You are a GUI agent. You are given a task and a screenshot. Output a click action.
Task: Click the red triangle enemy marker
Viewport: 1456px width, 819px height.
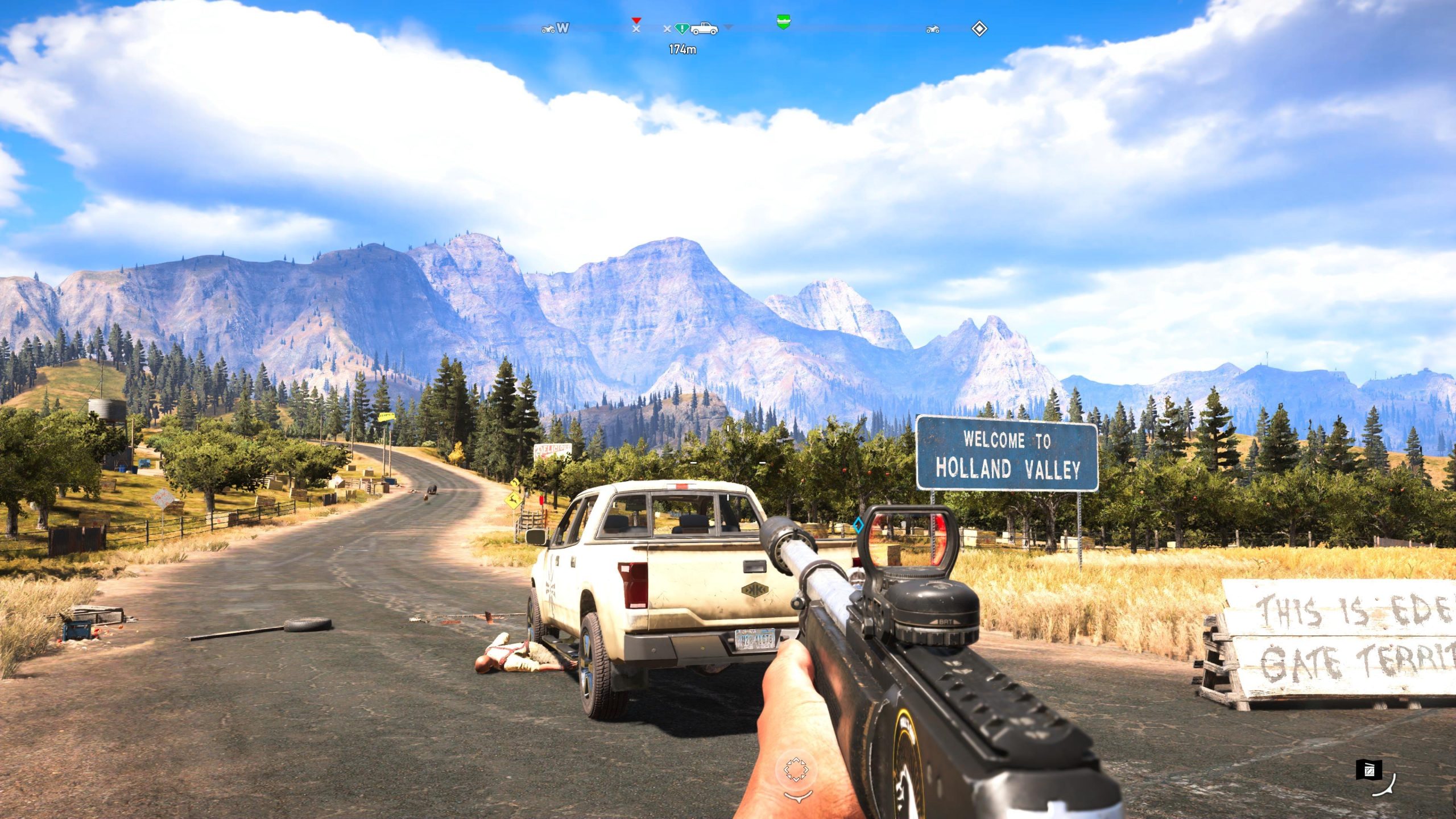pyautogui.click(x=636, y=21)
